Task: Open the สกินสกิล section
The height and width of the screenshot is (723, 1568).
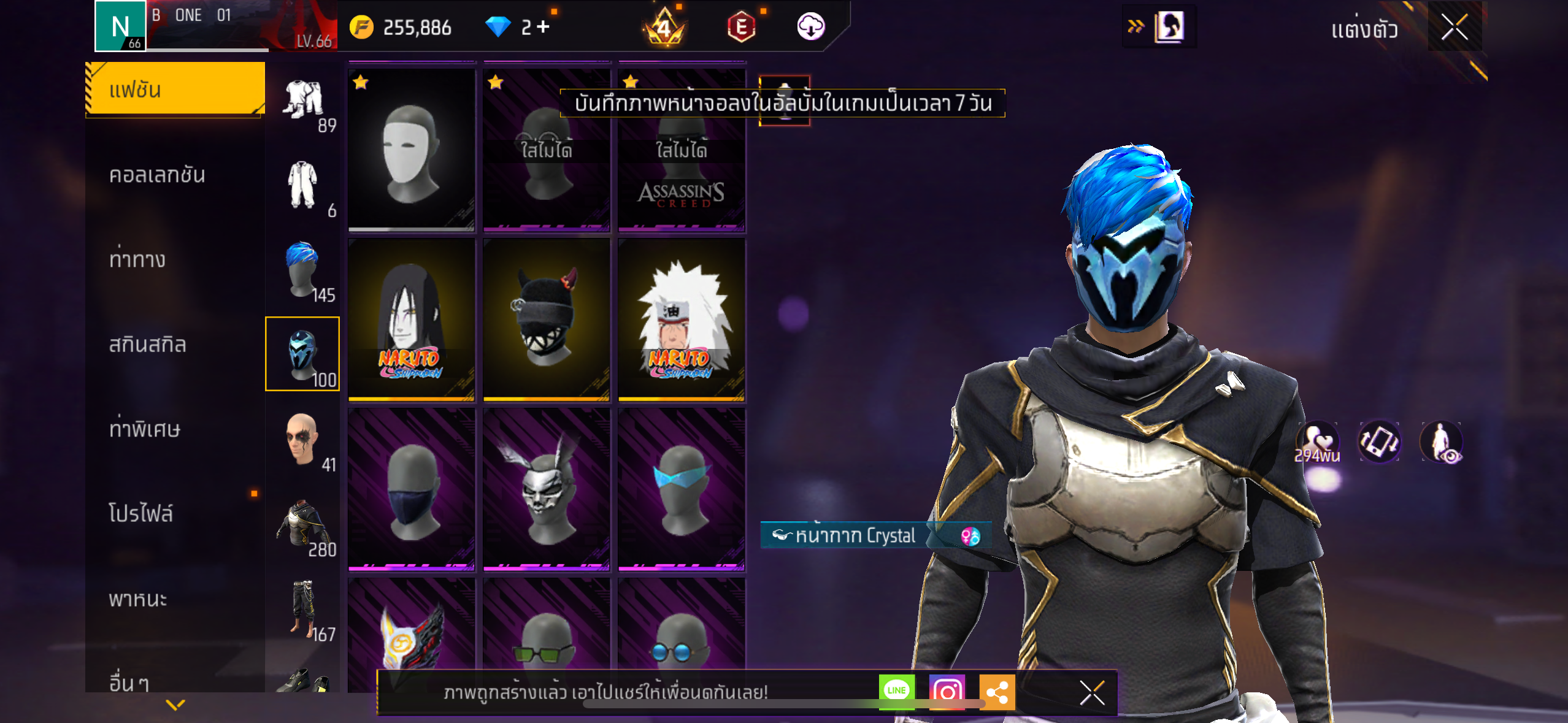Action: click(147, 344)
